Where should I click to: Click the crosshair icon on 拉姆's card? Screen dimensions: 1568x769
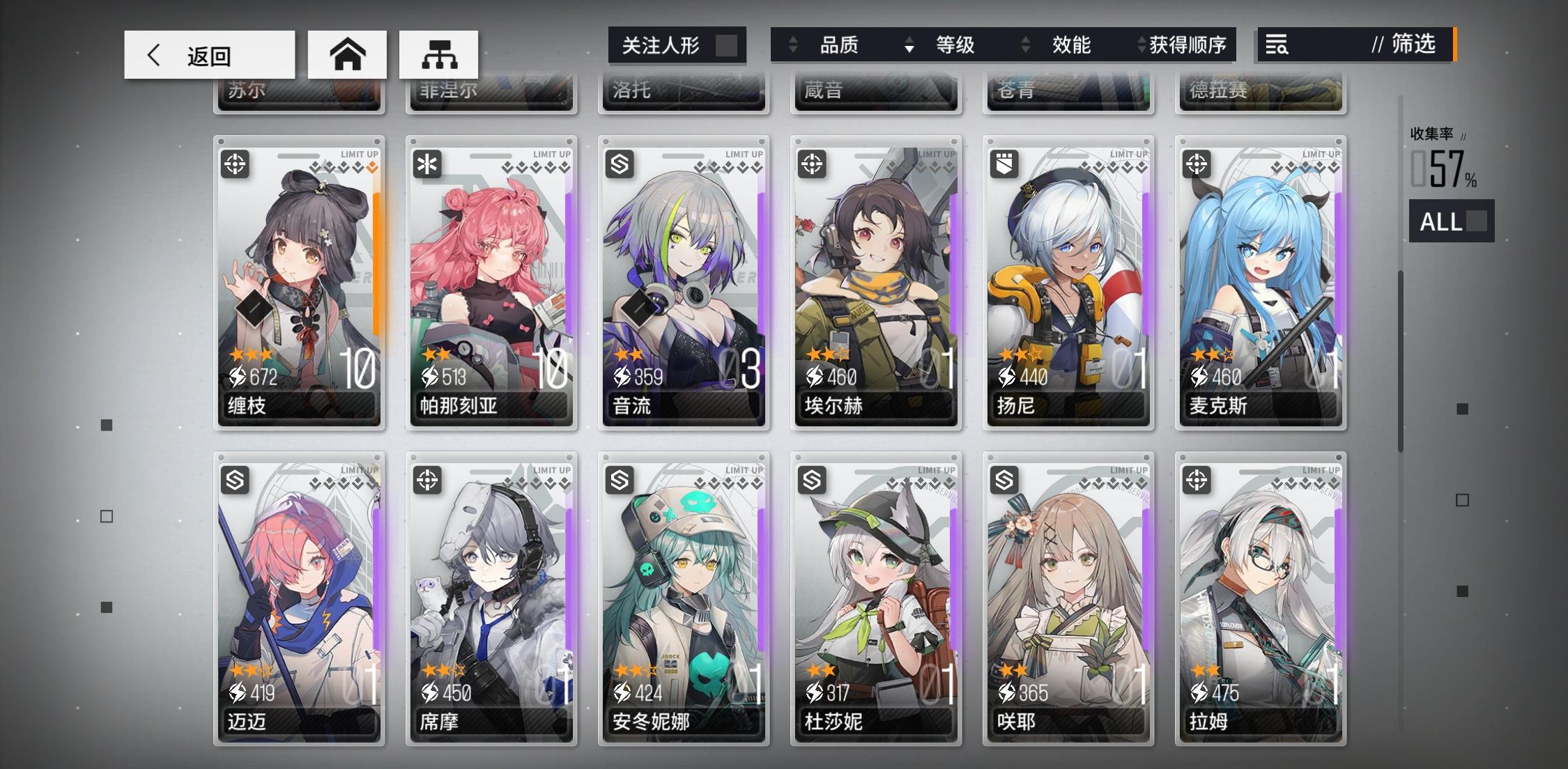(x=1198, y=479)
